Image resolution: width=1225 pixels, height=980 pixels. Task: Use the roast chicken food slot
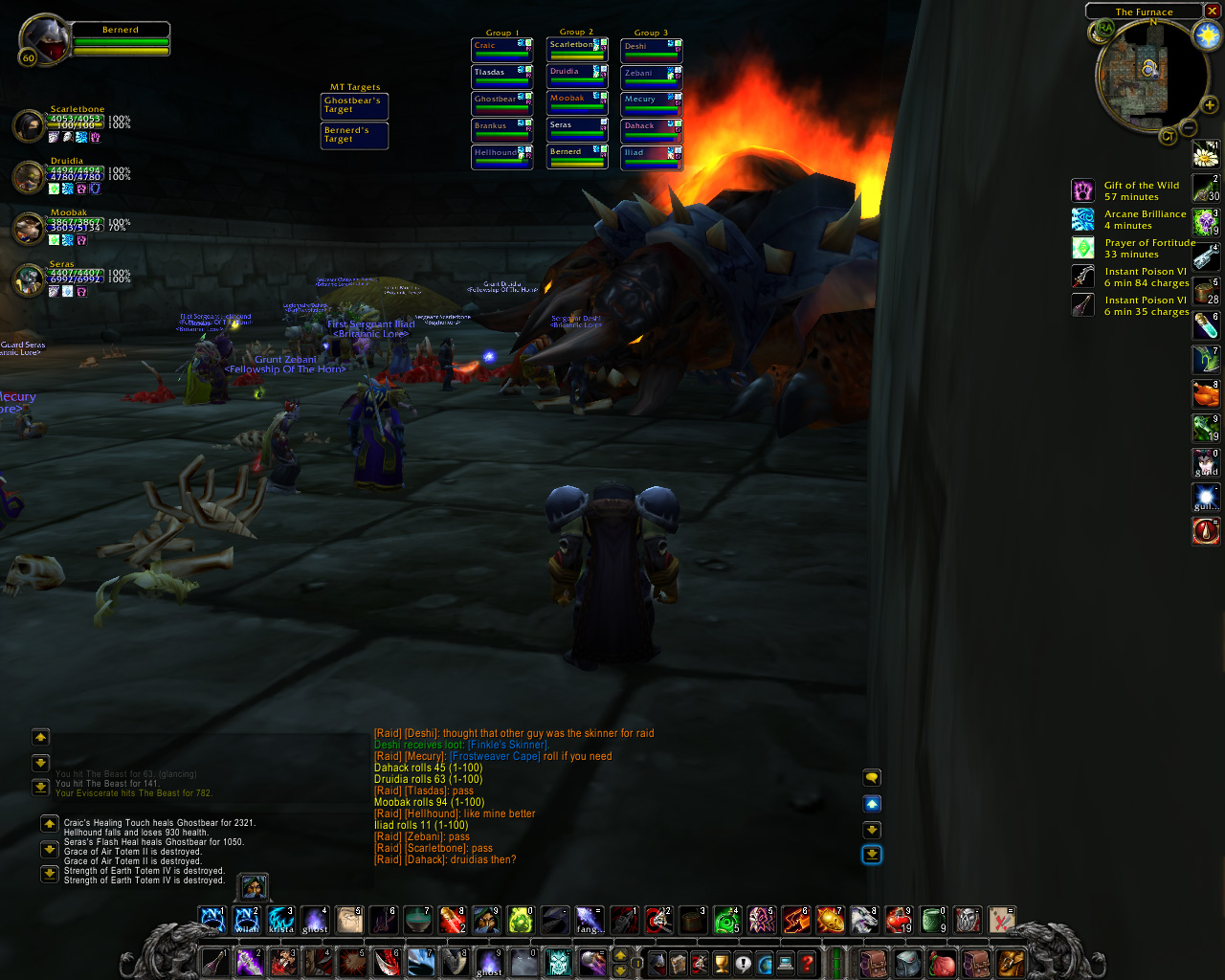point(1205,393)
